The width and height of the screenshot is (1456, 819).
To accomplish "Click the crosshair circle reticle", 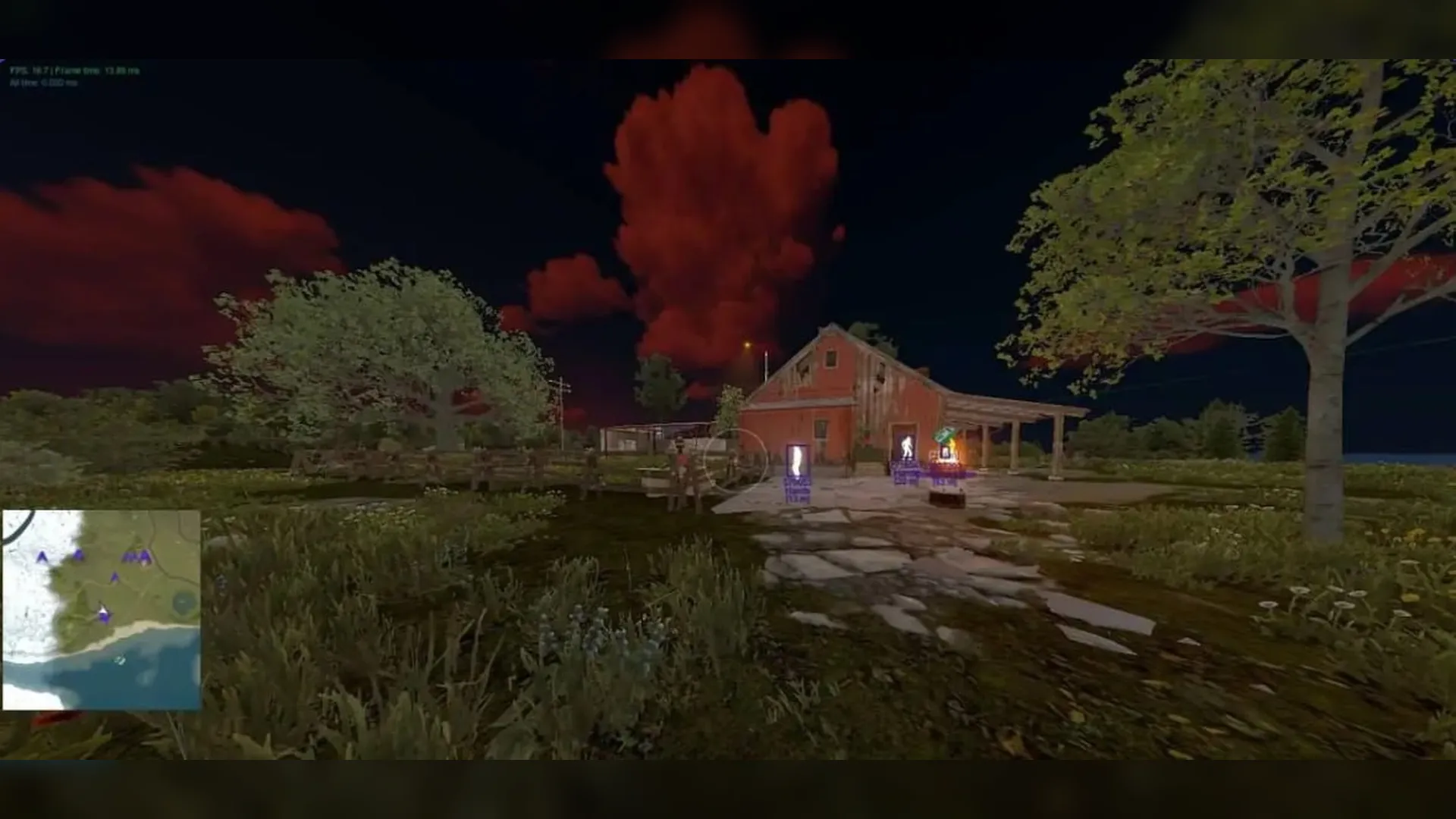I will pos(736,456).
